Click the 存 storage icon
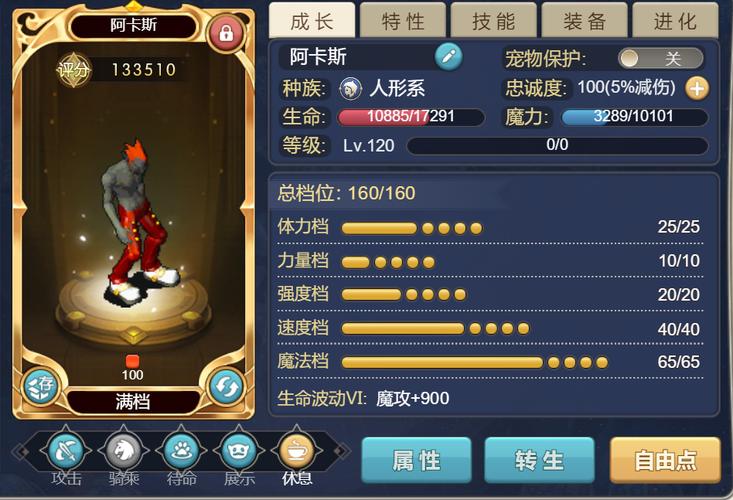733x500 pixels. coord(40,385)
